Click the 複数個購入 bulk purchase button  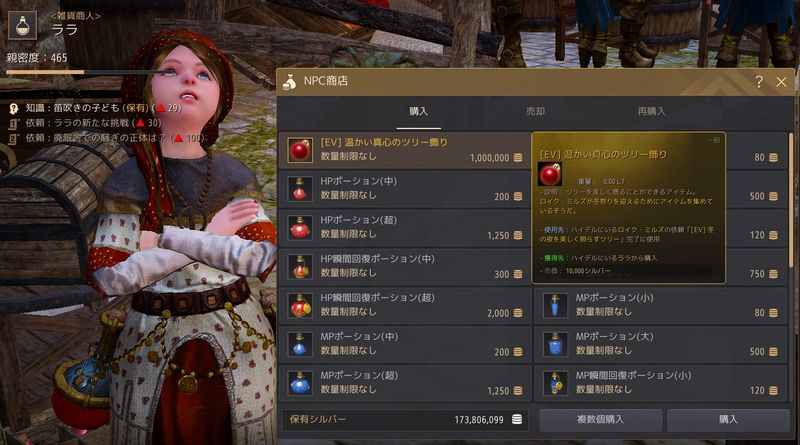click(600, 419)
